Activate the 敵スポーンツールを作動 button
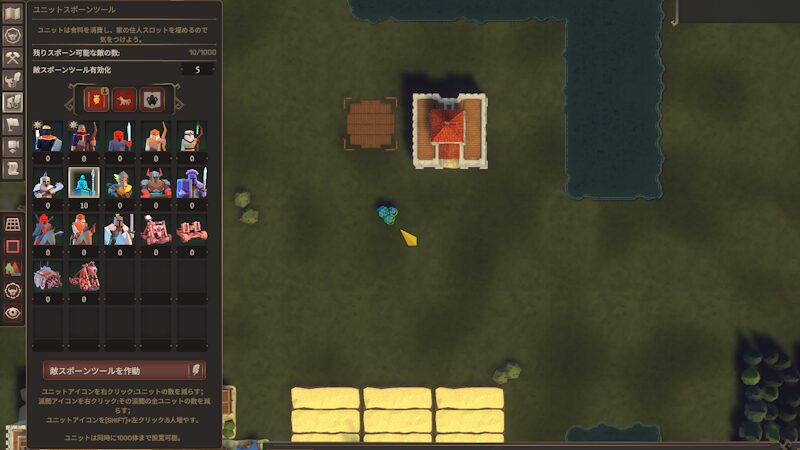This screenshot has width=800, height=450. pyautogui.click(x=118, y=371)
